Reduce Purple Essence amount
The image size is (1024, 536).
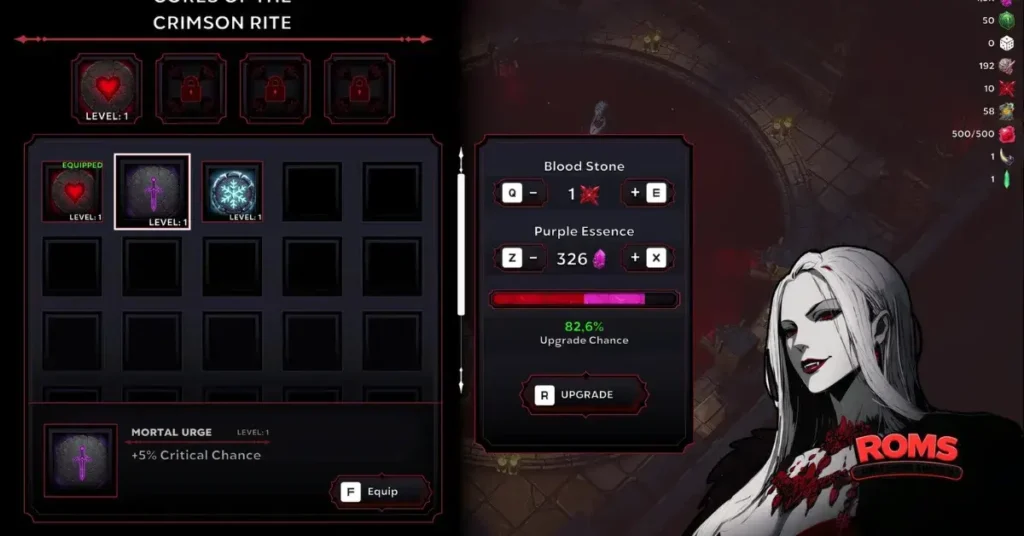pos(522,258)
